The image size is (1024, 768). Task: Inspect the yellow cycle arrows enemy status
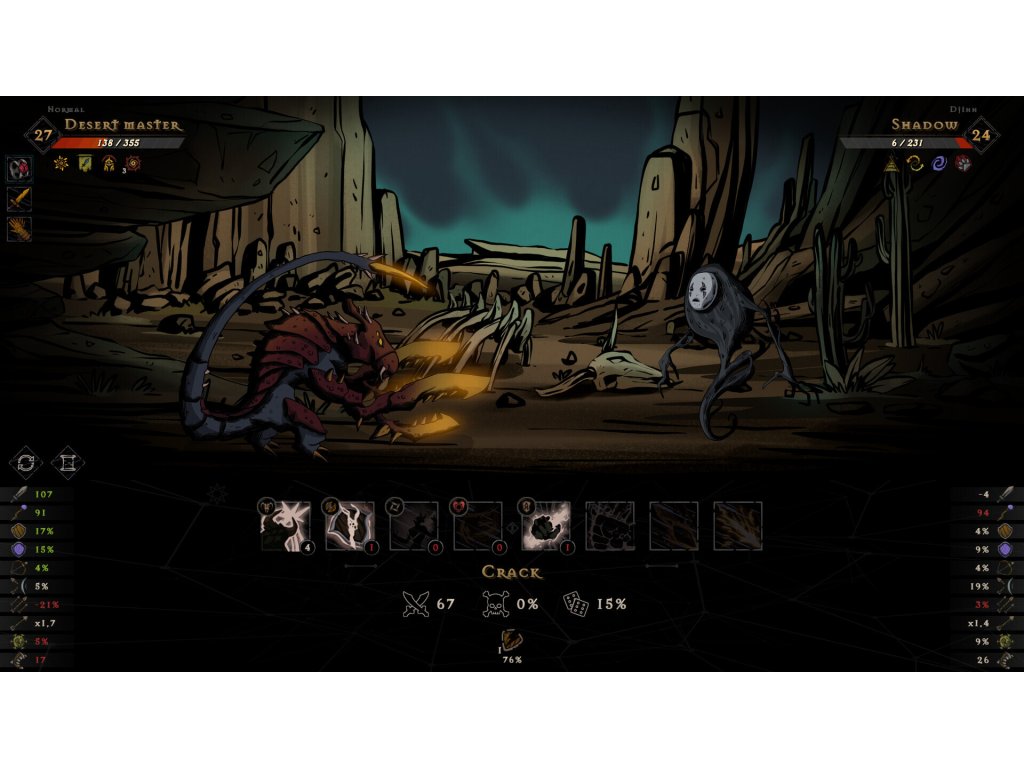point(915,163)
